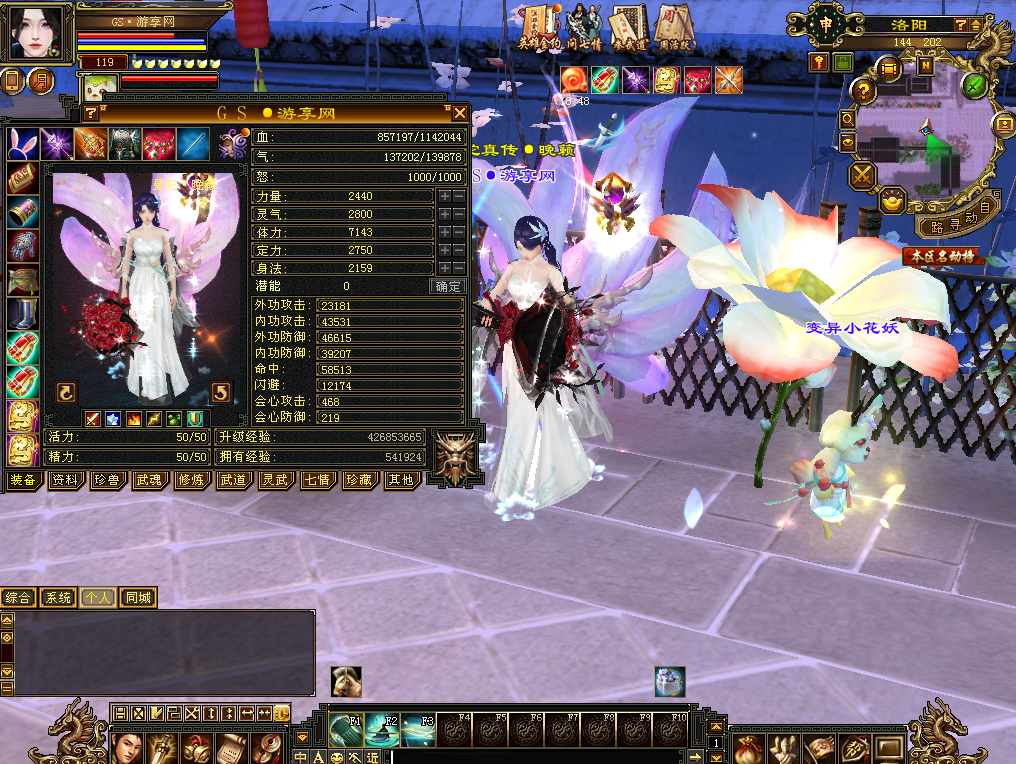Activate the F1 skill slot
The width and height of the screenshot is (1016, 764).
tap(347, 731)
